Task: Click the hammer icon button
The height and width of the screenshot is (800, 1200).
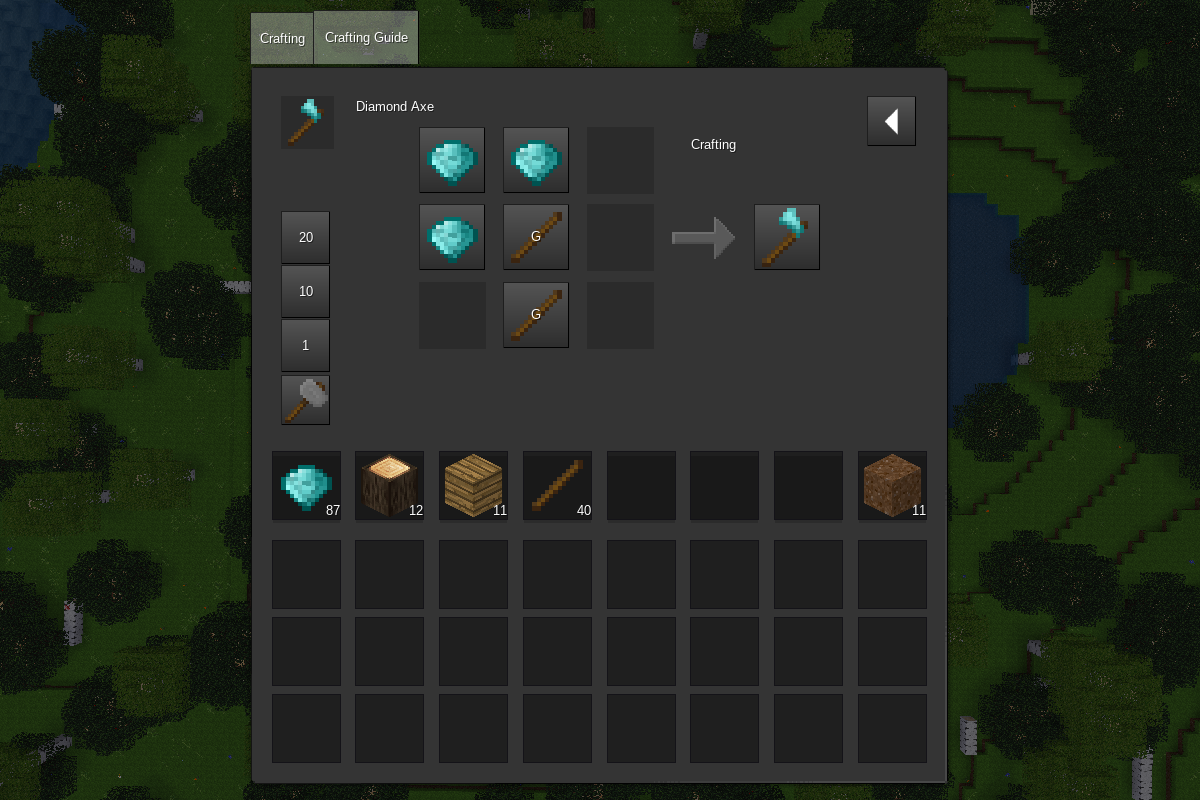Action: pos(305,400)
